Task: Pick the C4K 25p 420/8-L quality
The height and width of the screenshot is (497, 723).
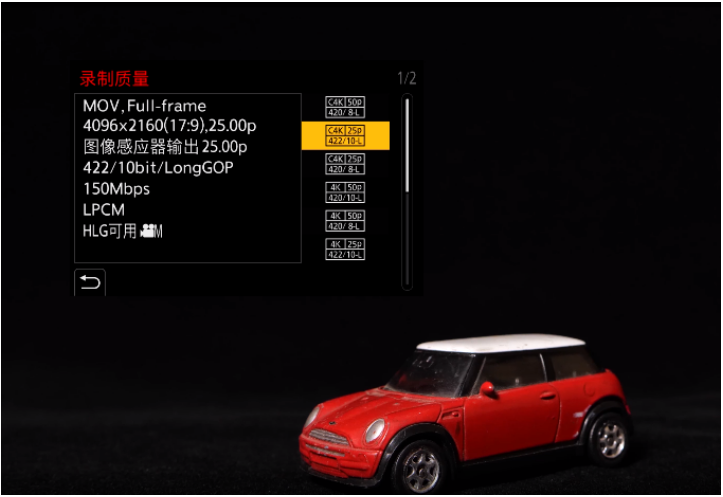Action: pos(345,164)
